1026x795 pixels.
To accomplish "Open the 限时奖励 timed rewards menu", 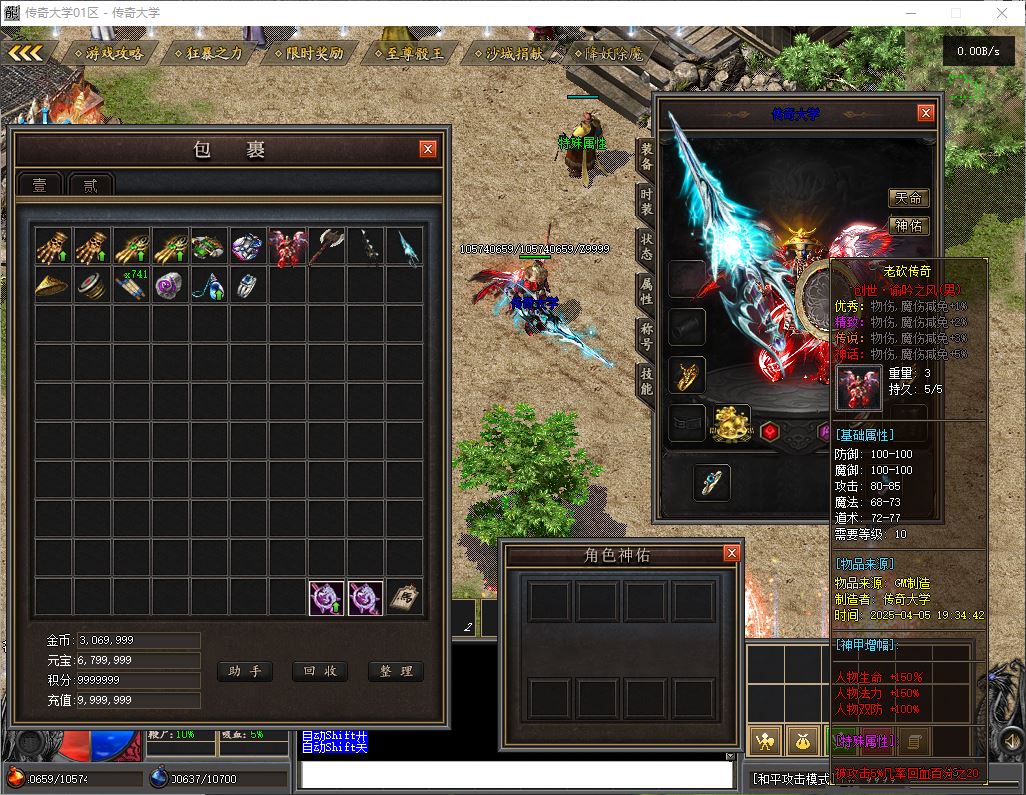I will pyautogui.click(x=308, y=53).
